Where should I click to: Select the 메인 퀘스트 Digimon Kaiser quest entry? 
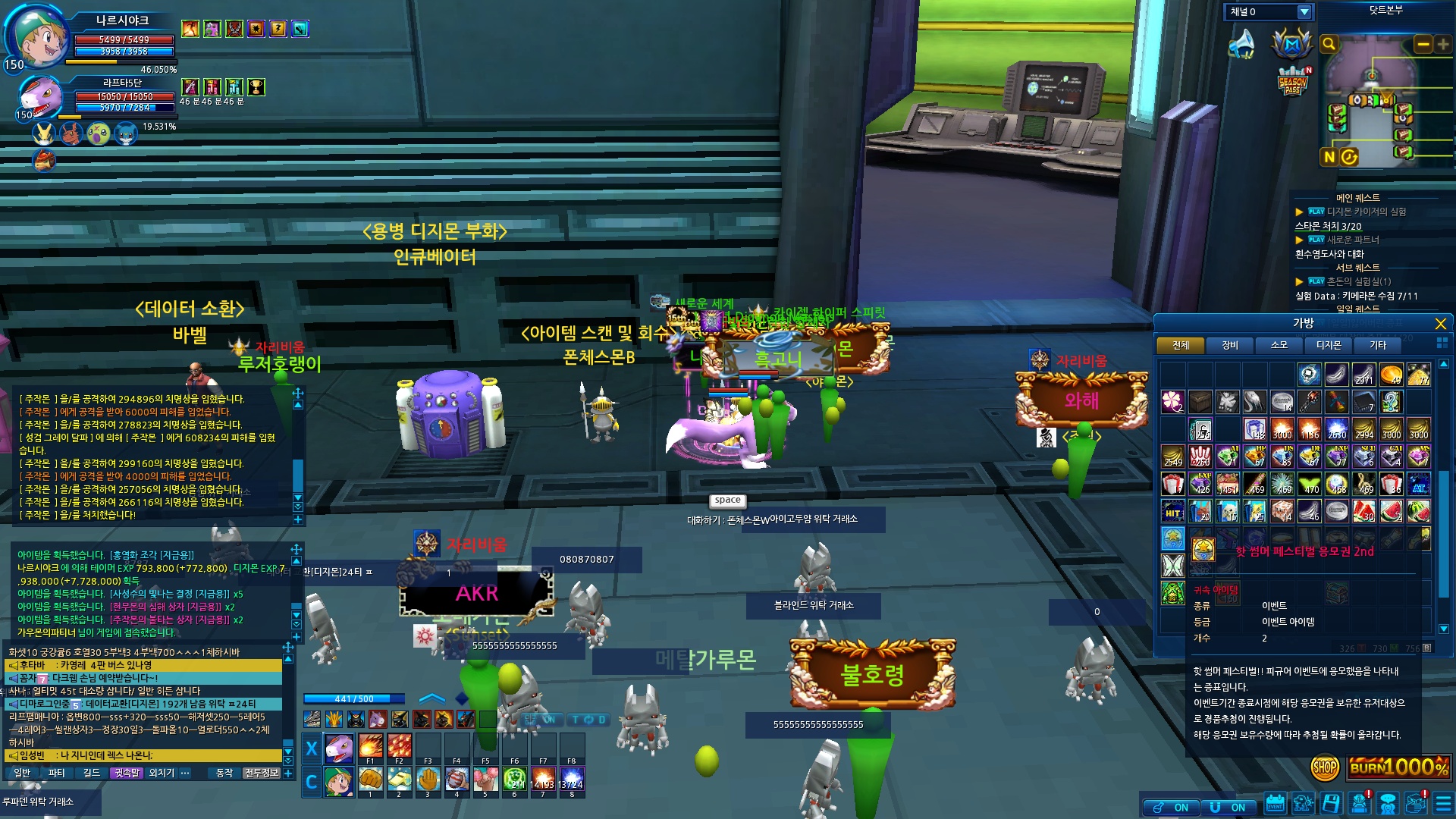point(1366,212)
